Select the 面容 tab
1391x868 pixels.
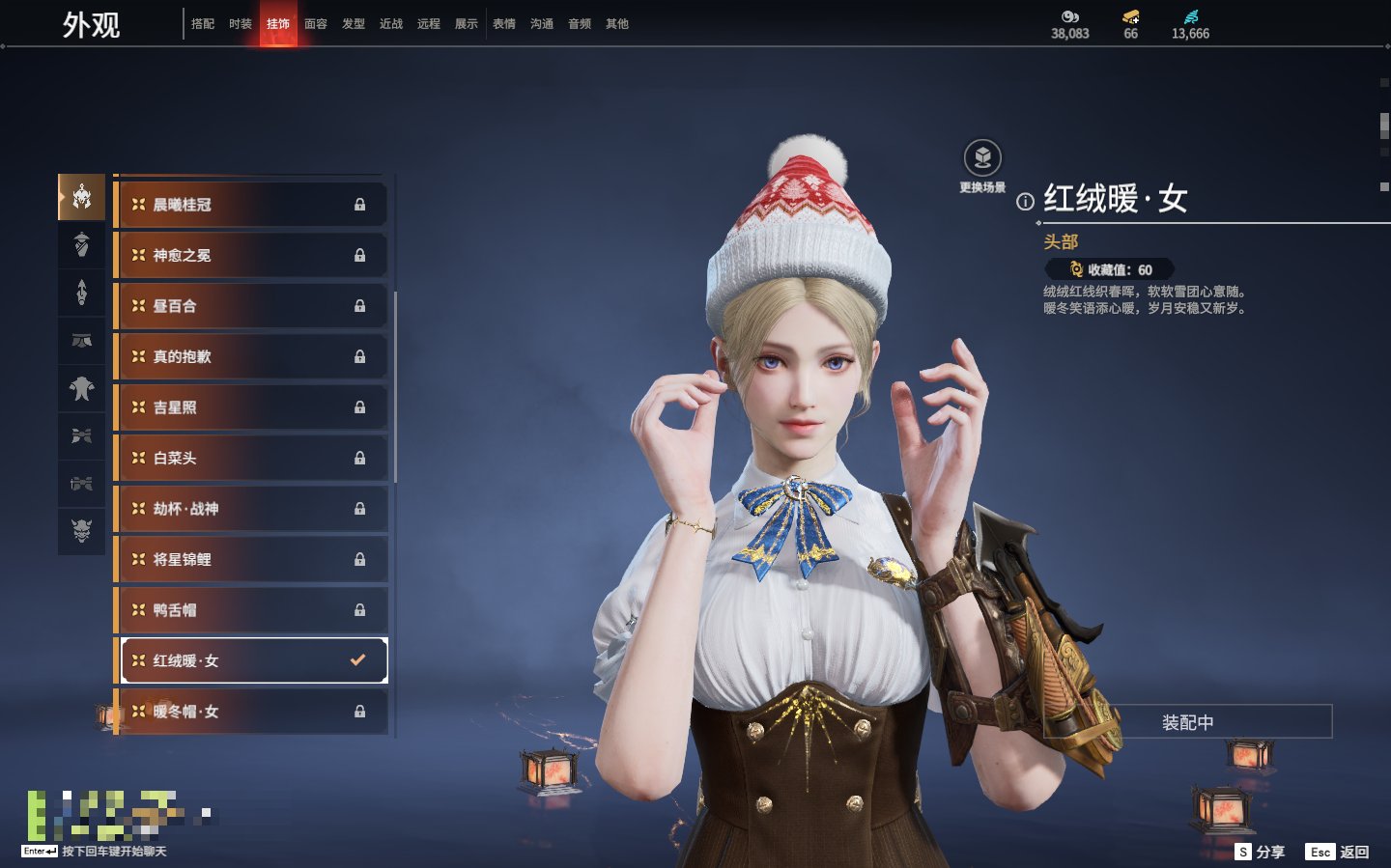(x=316, y=24)
